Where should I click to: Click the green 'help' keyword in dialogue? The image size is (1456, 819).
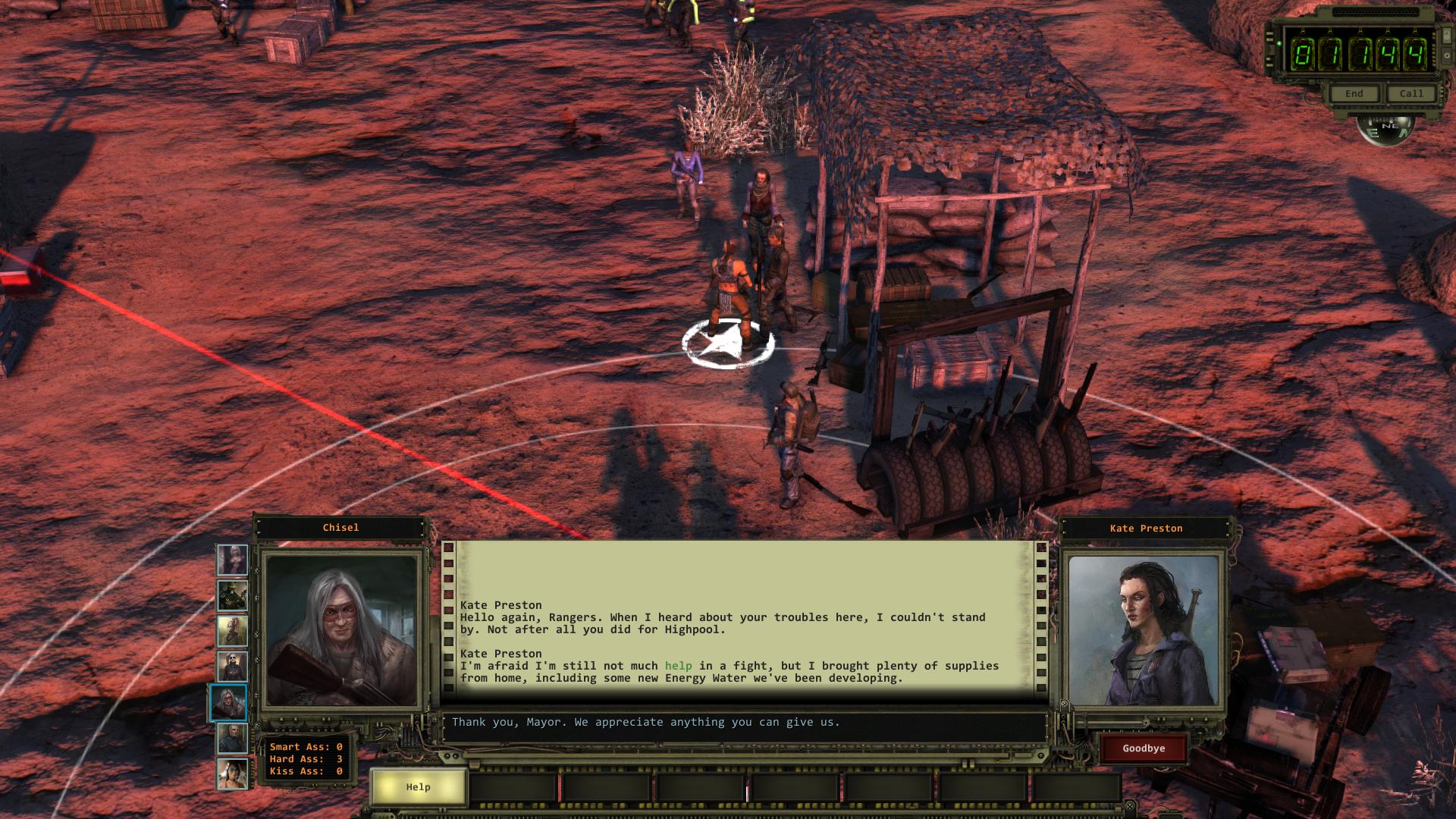678,666
